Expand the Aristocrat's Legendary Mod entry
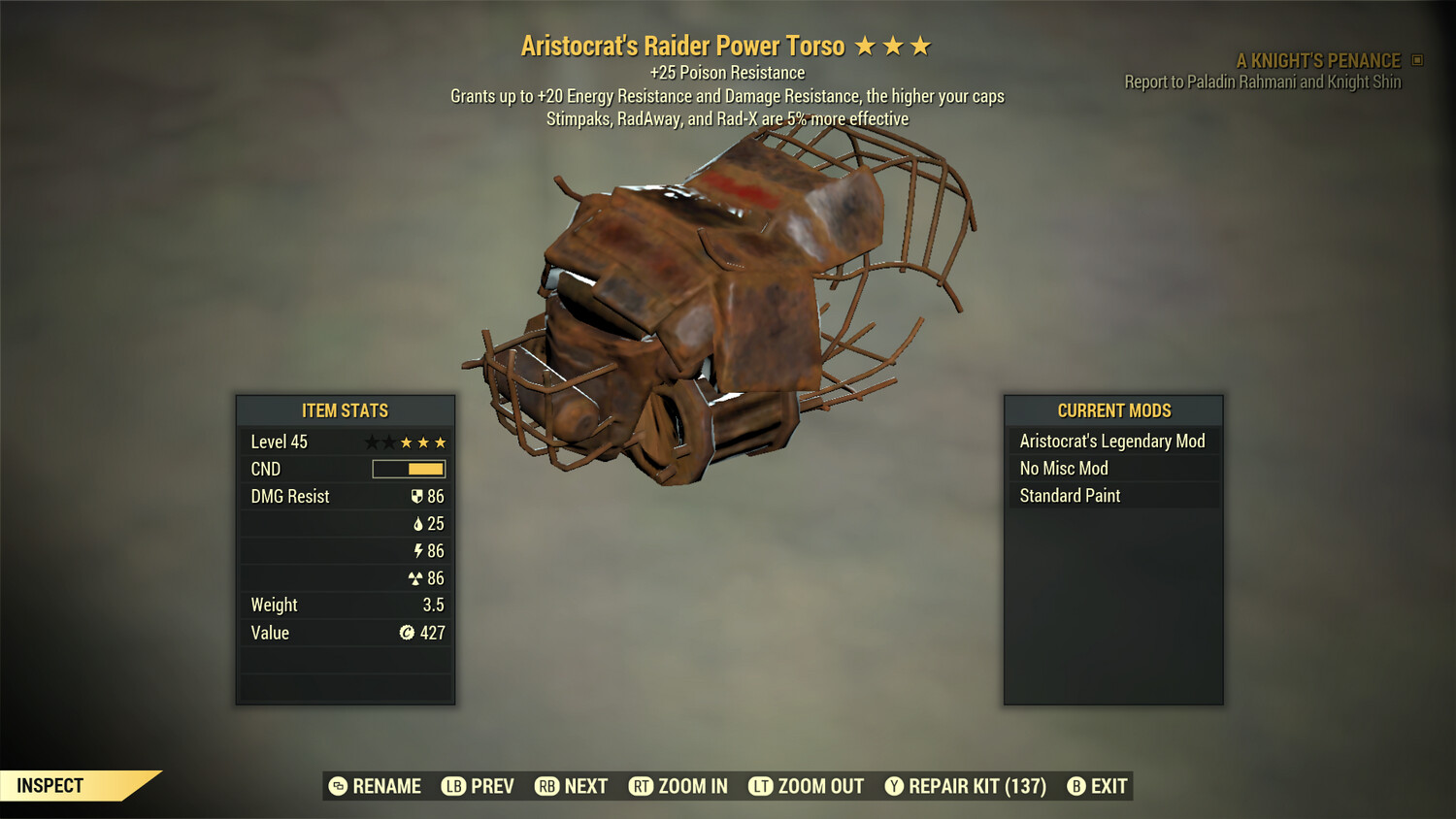Image resolution: width=1456 pixels, height=819 pixels. [x=1112, y=441]
